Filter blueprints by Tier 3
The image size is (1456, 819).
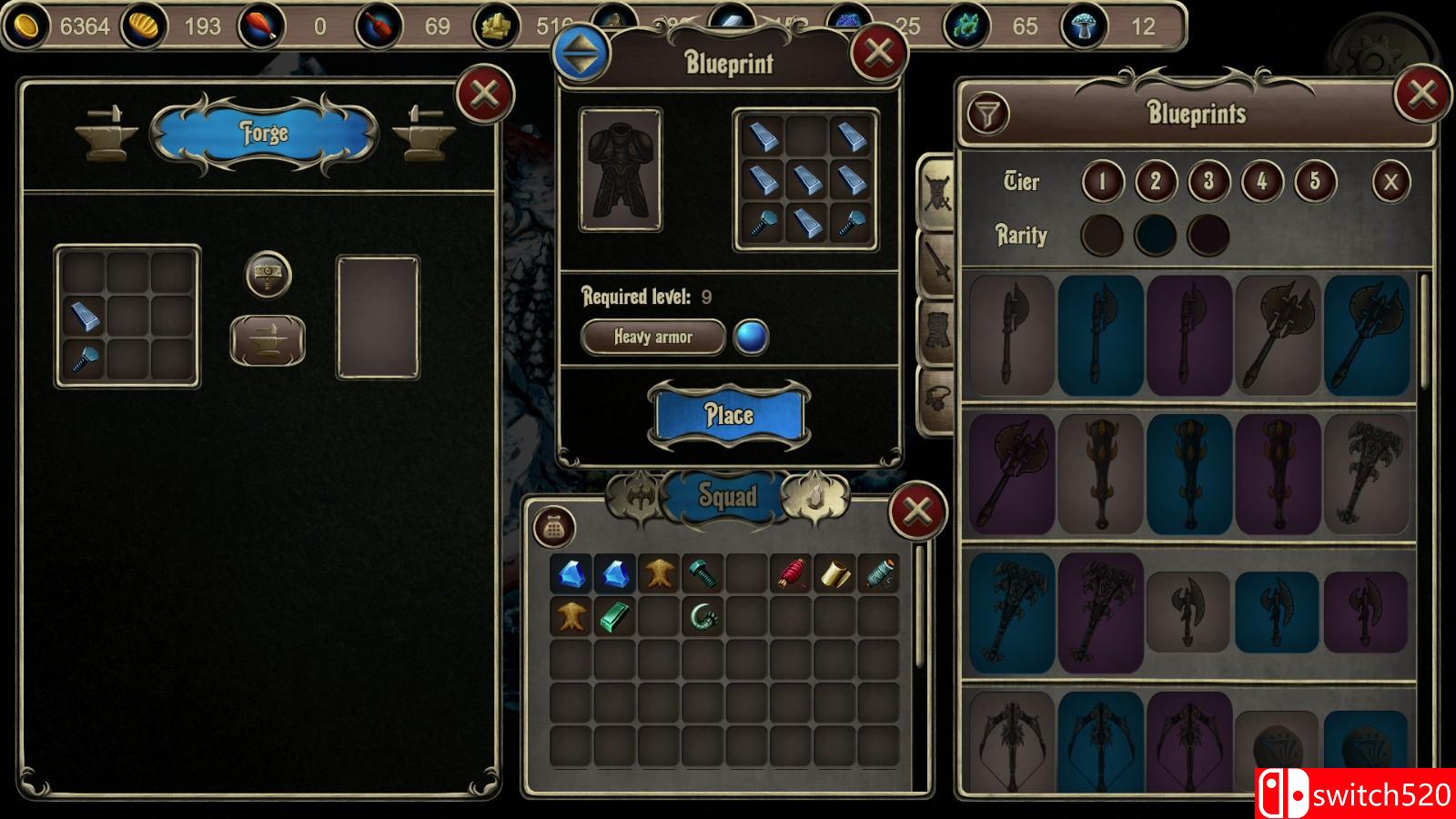coord(1208,182)
